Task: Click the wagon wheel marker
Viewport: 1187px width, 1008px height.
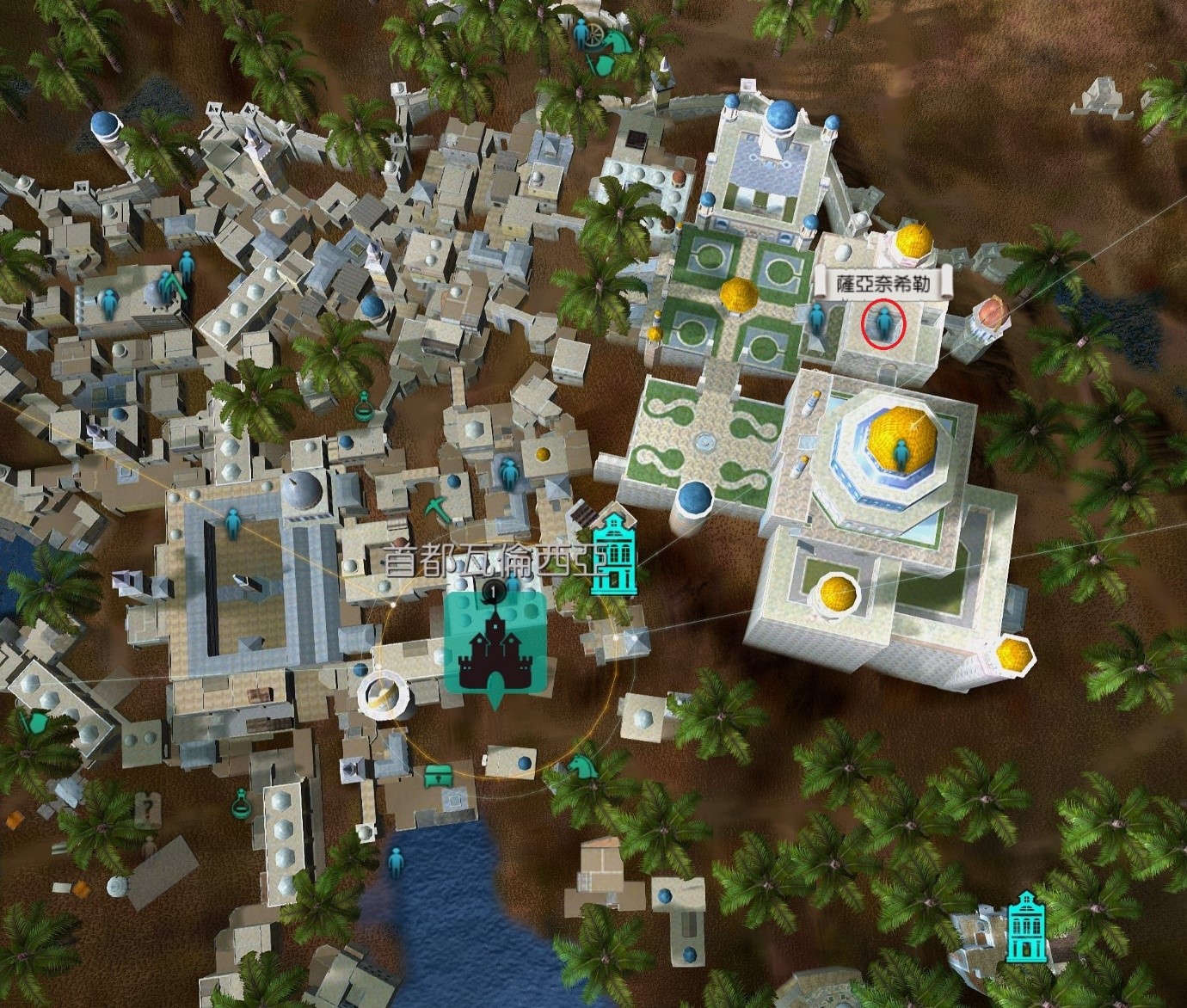Action: pyautogui.click(x=596, y=34)
